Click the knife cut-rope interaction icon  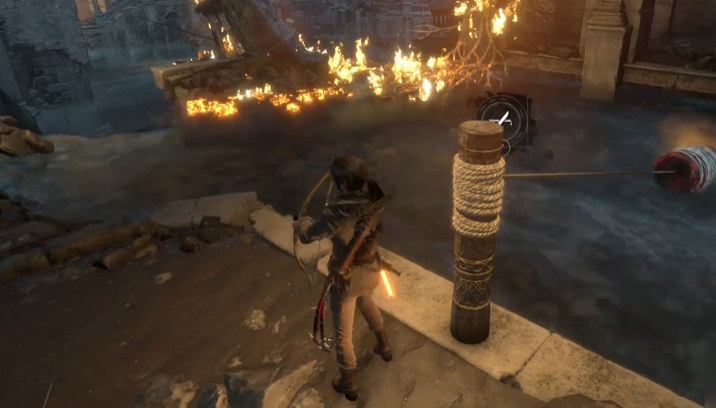pyautogui.click(x=504, y=118)
